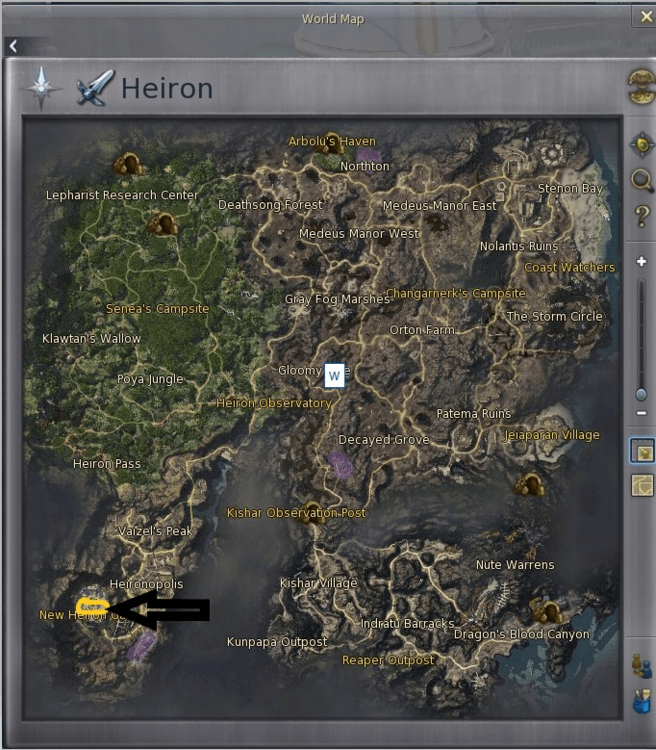Go back using the left arrow
This screenshot has height=750, width=656.
[13, 46]
